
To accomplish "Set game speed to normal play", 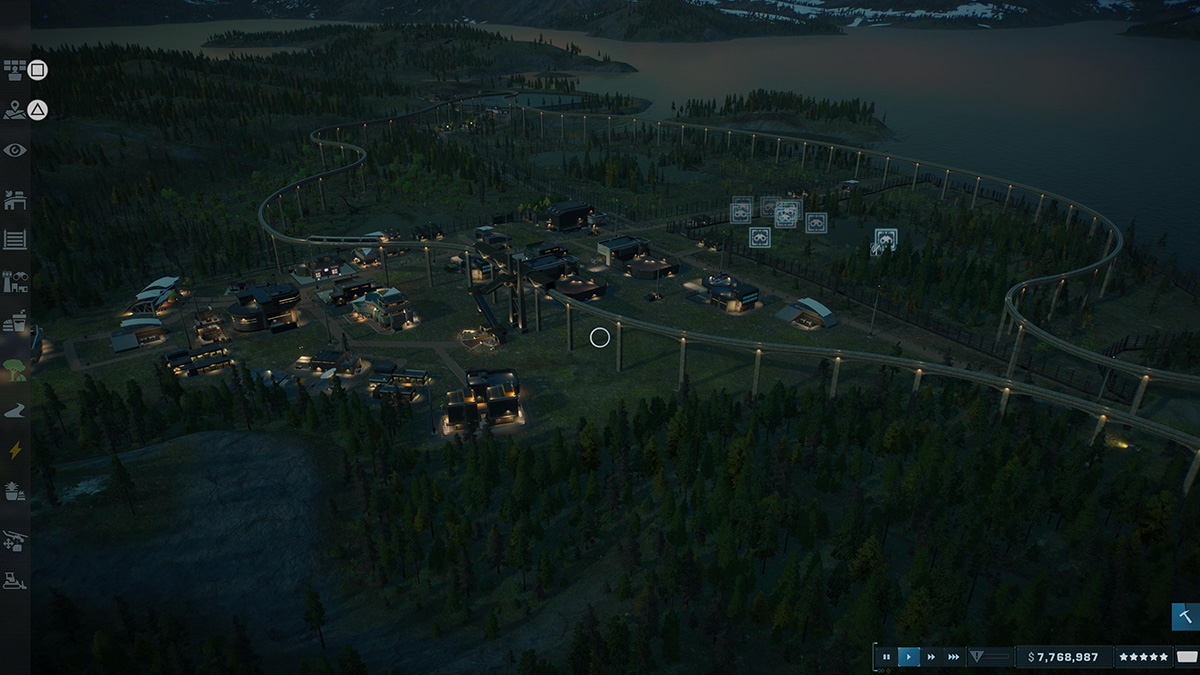I will point(909,657).
